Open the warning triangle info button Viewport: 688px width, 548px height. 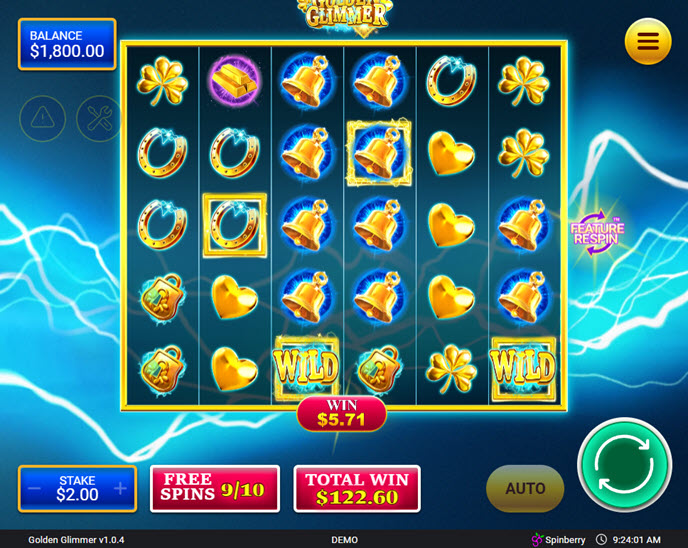coord(41,119)
